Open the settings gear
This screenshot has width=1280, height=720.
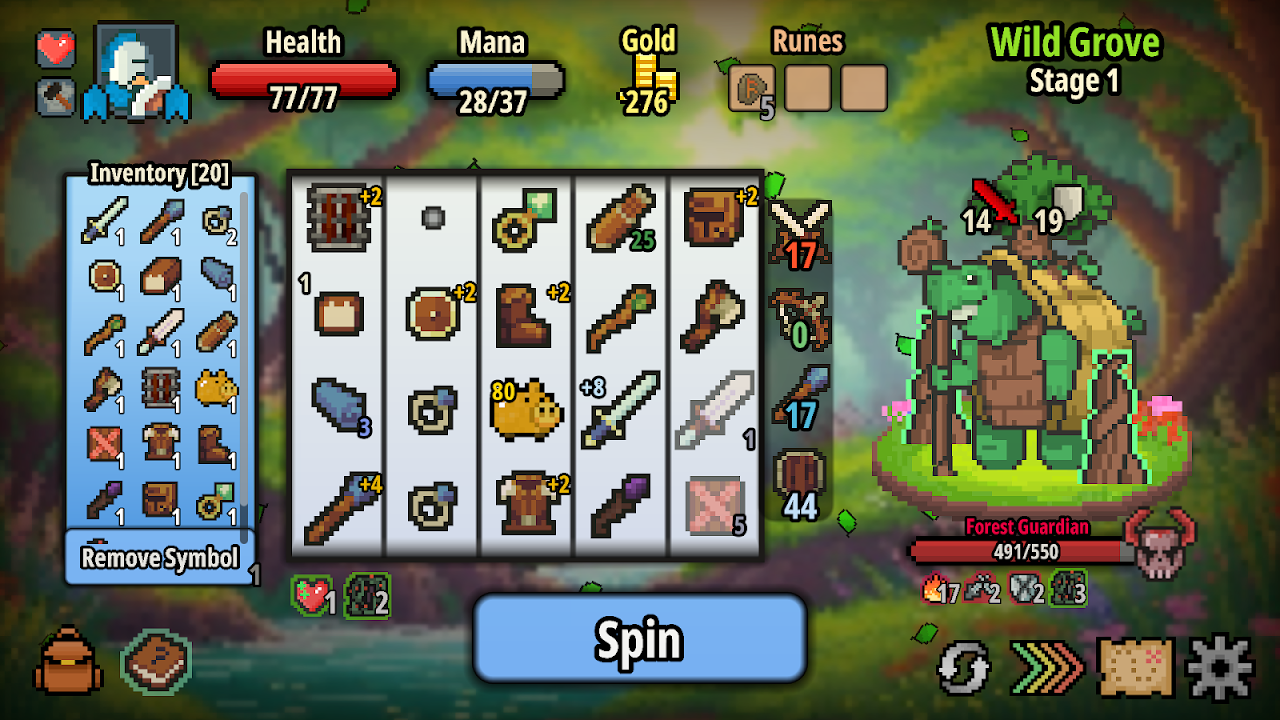[1220, 665]
